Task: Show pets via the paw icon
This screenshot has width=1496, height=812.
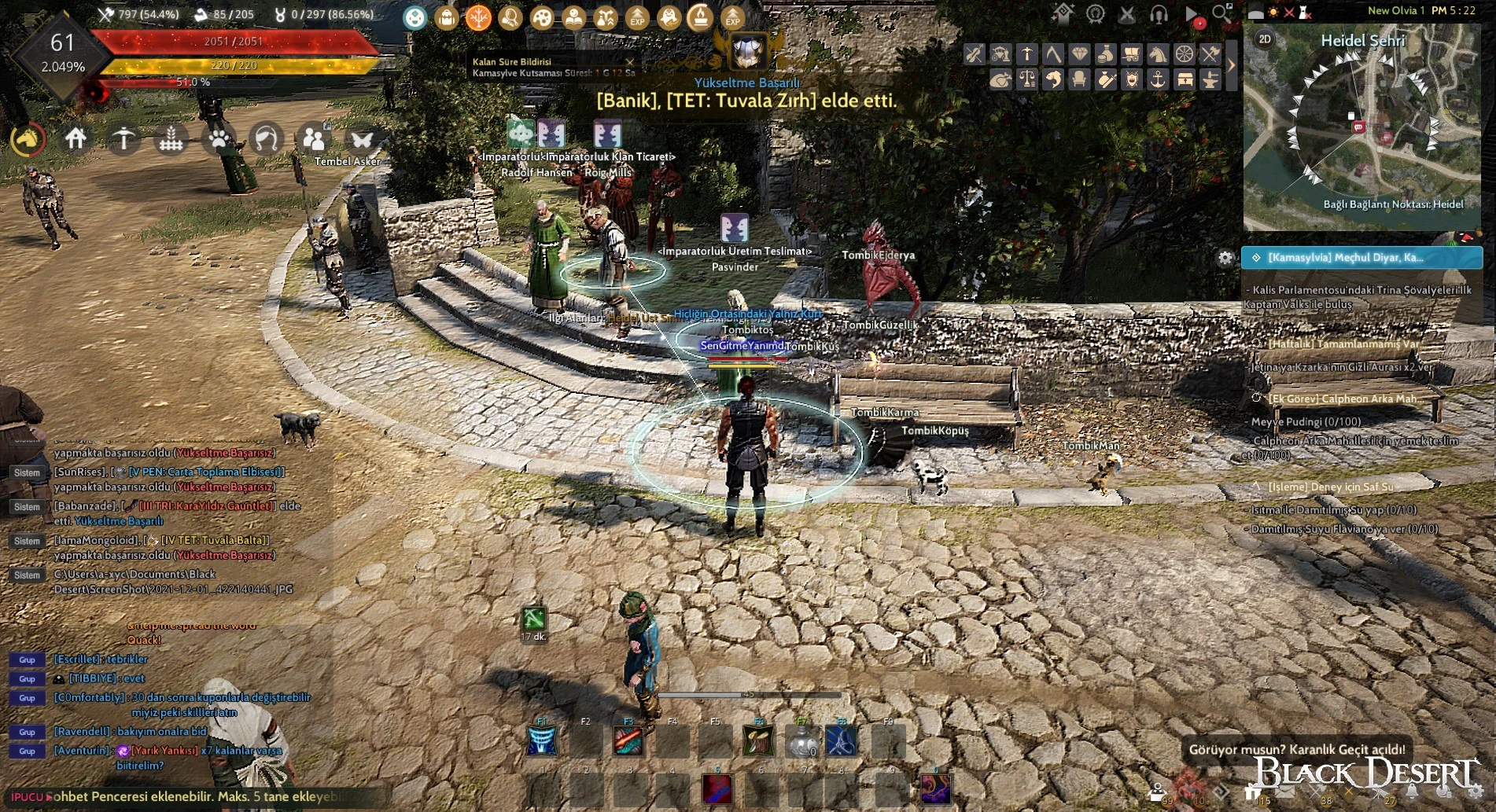Action: [219, 139]
